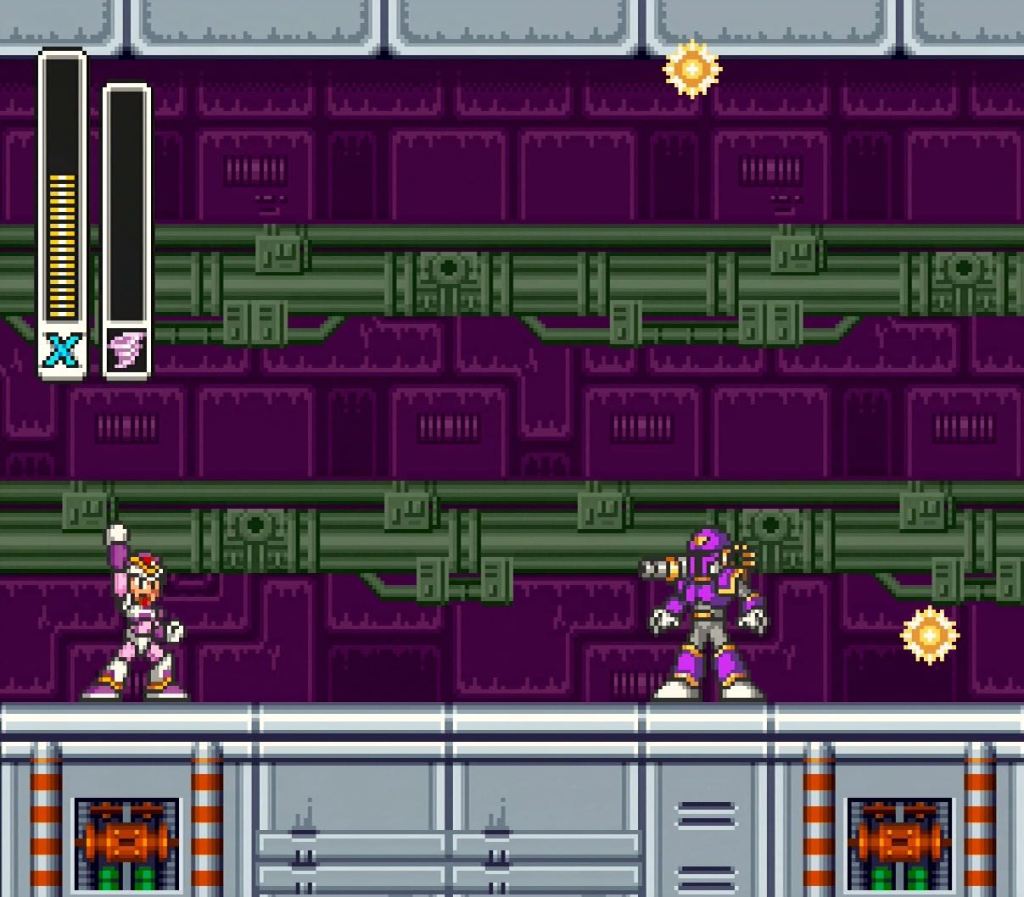Select the Storm Tornado weapon icon
Image resolution: width=1024 pixels, height=897 pixels.
(127, 350)
